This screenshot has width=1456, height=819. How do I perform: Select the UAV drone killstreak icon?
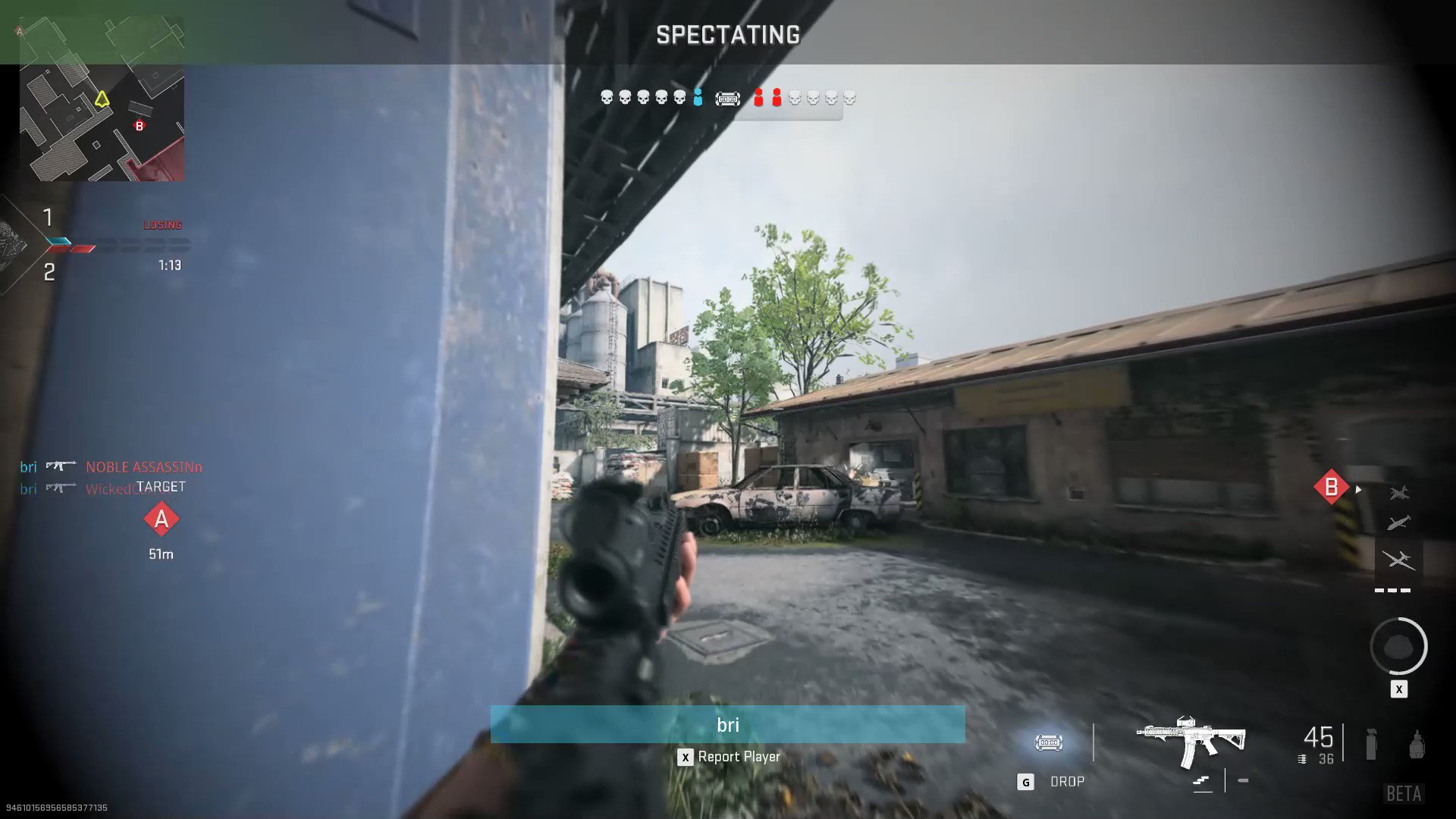click(x=1400, y=560)
